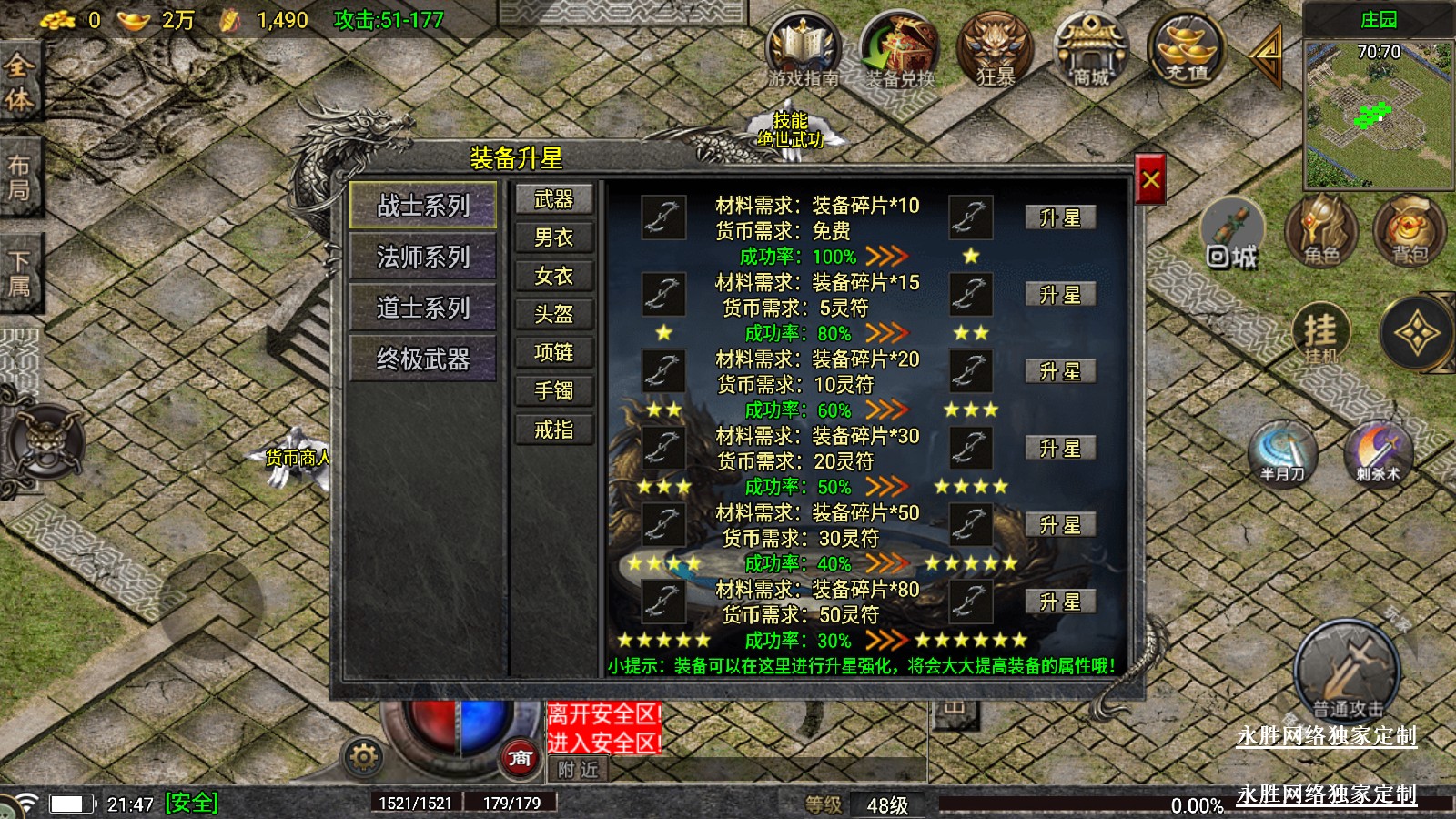Click 升星 for the 30% success upgrade
This screenshot has width=1456, height=819.
pyautogui.click(x=1059, y=602)
